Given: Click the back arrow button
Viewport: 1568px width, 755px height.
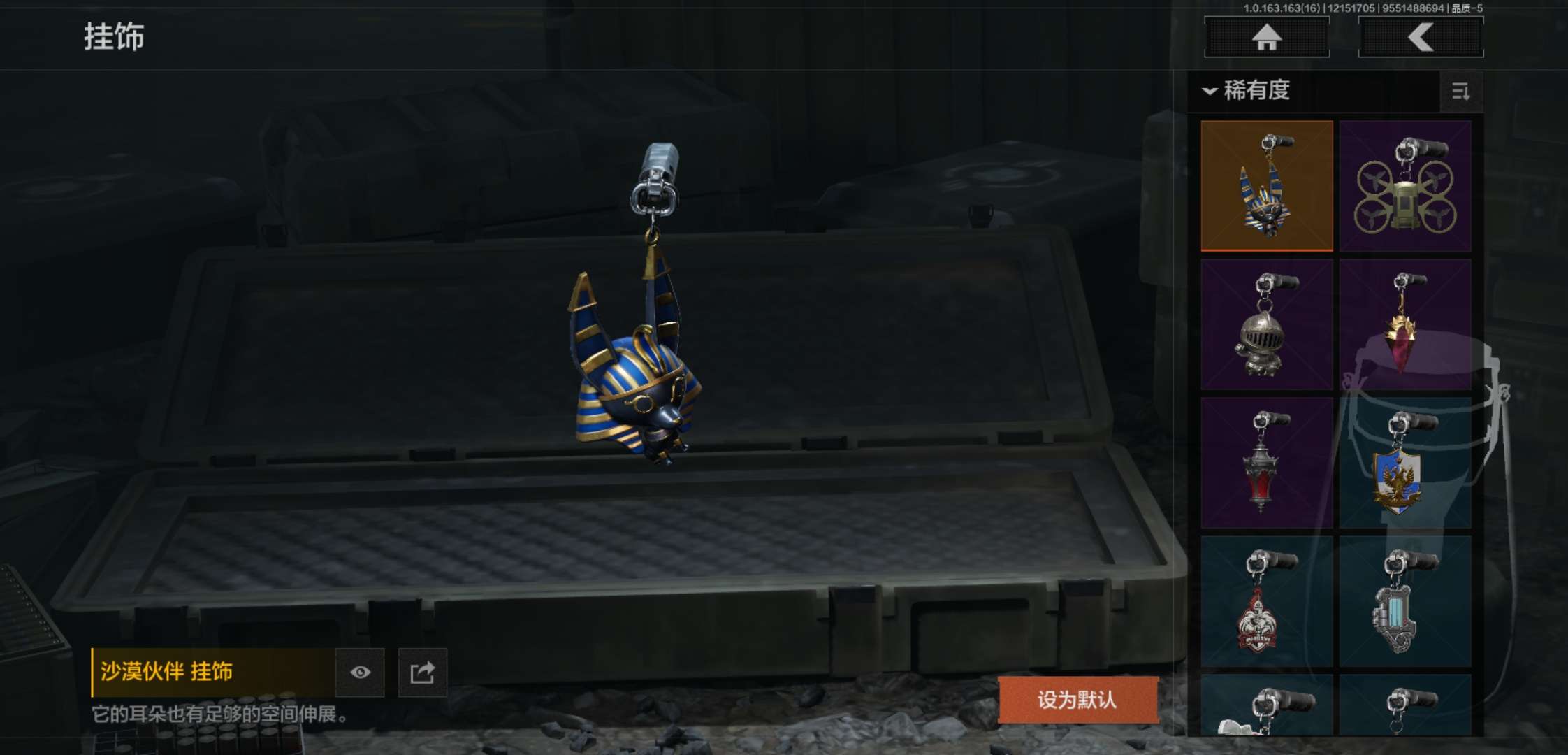Looking at the screenshot, I should (1421, 37).
